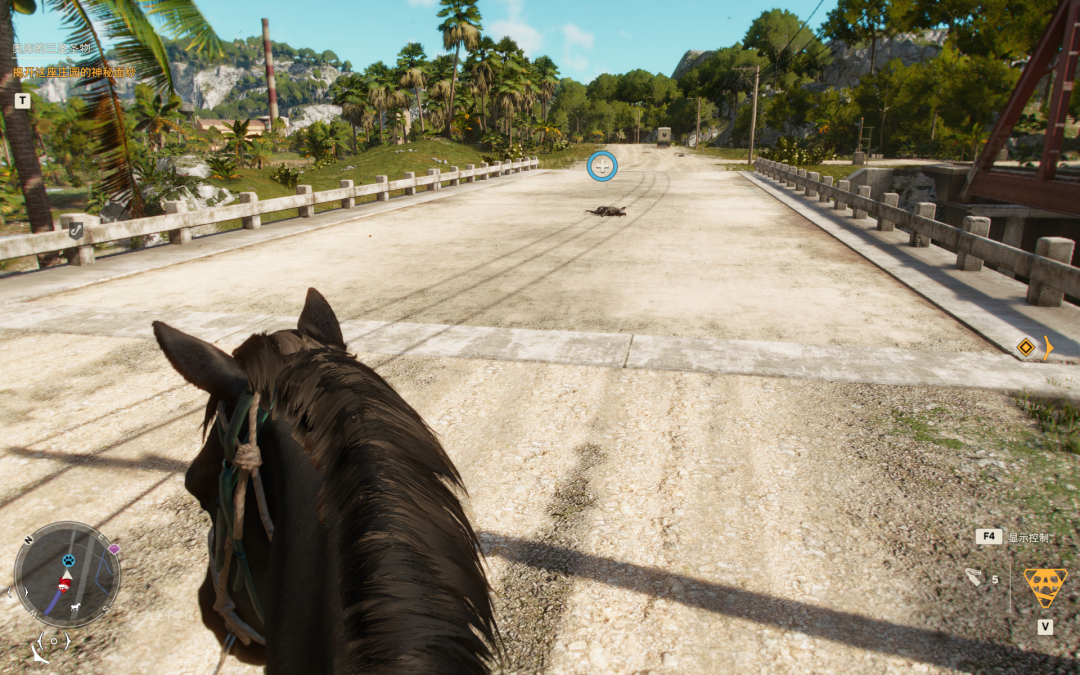Click the red vehicle marker on minimap

[65, 583]
